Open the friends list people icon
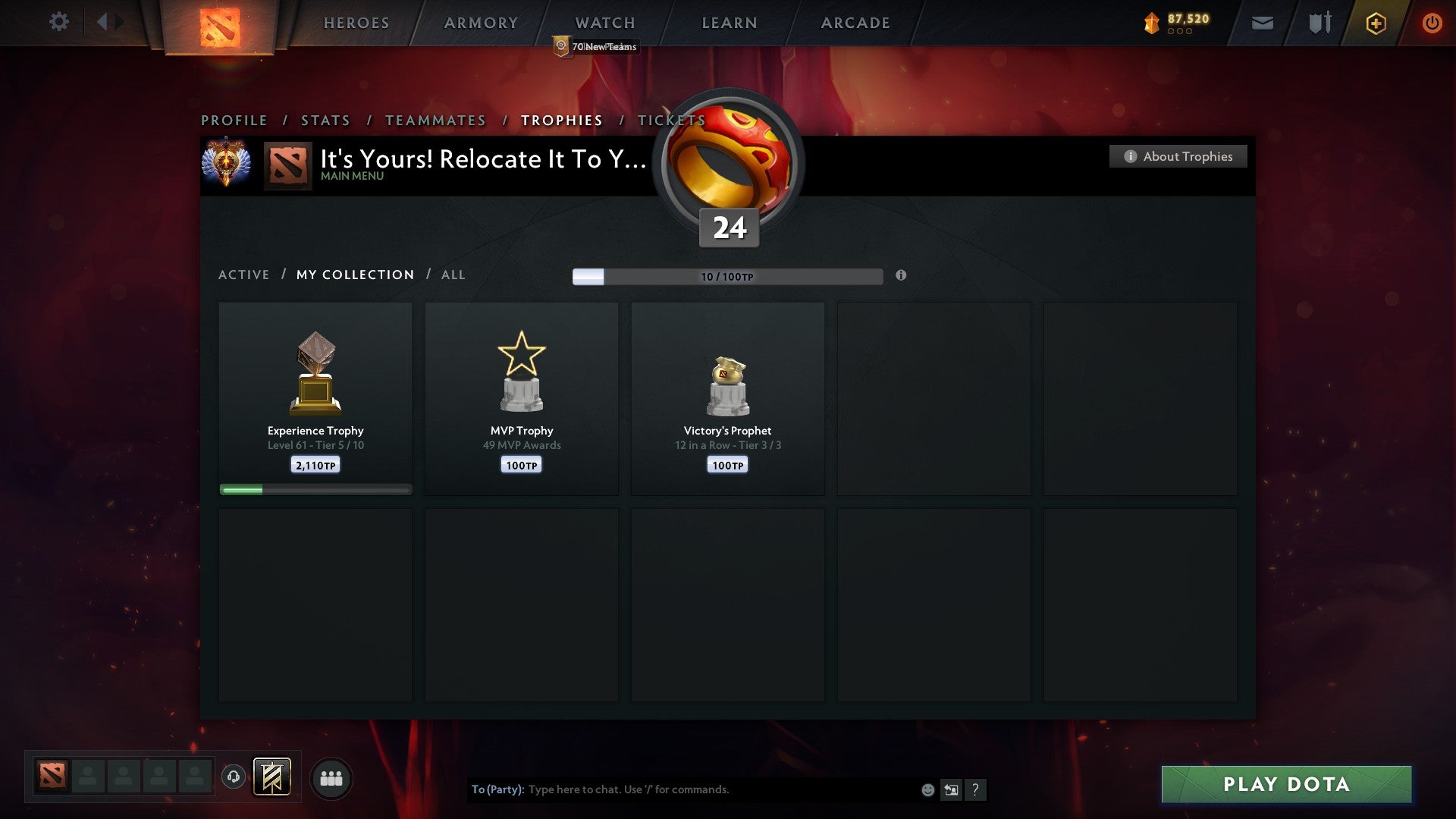The image size is (1456, 819). [x=331, y=777]
